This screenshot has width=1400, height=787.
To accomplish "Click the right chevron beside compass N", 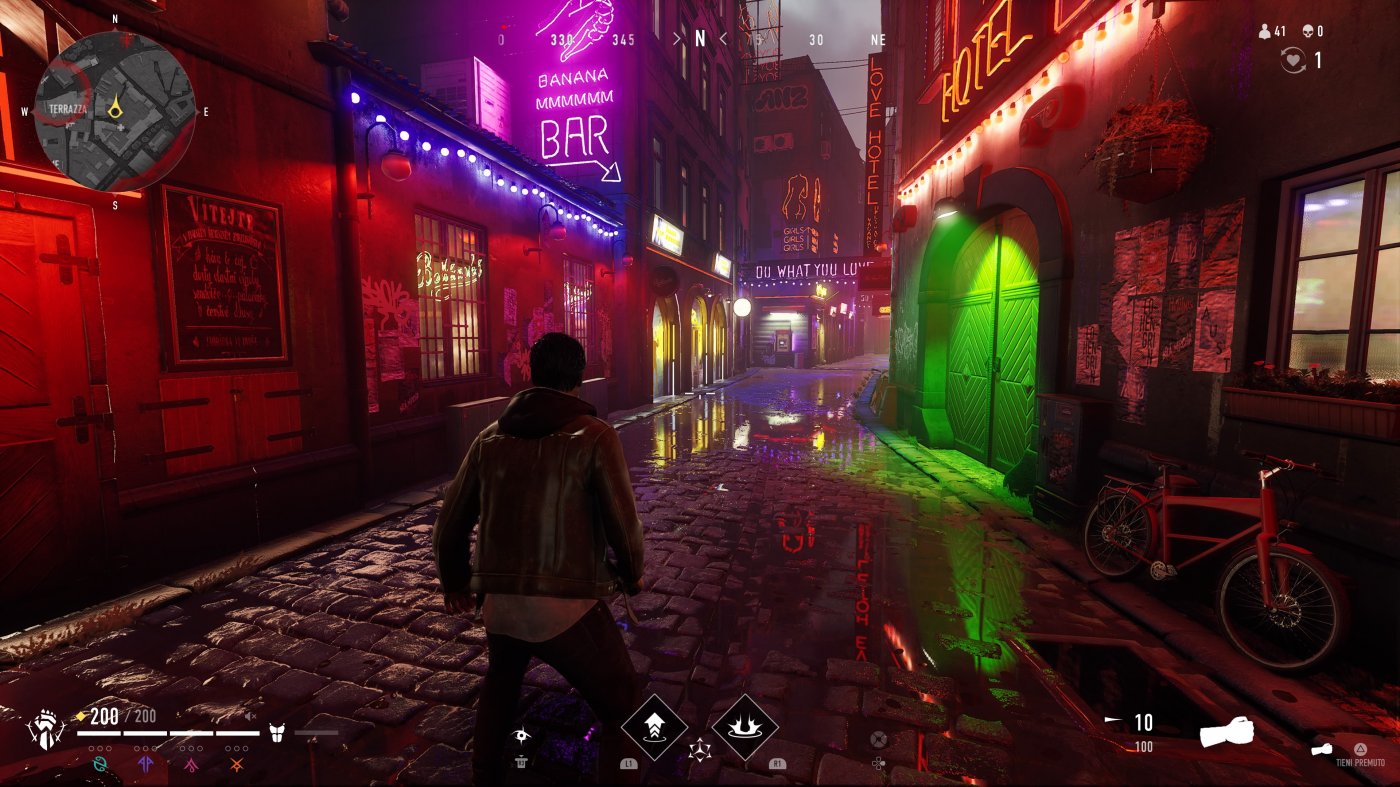I will coord(723,39).
